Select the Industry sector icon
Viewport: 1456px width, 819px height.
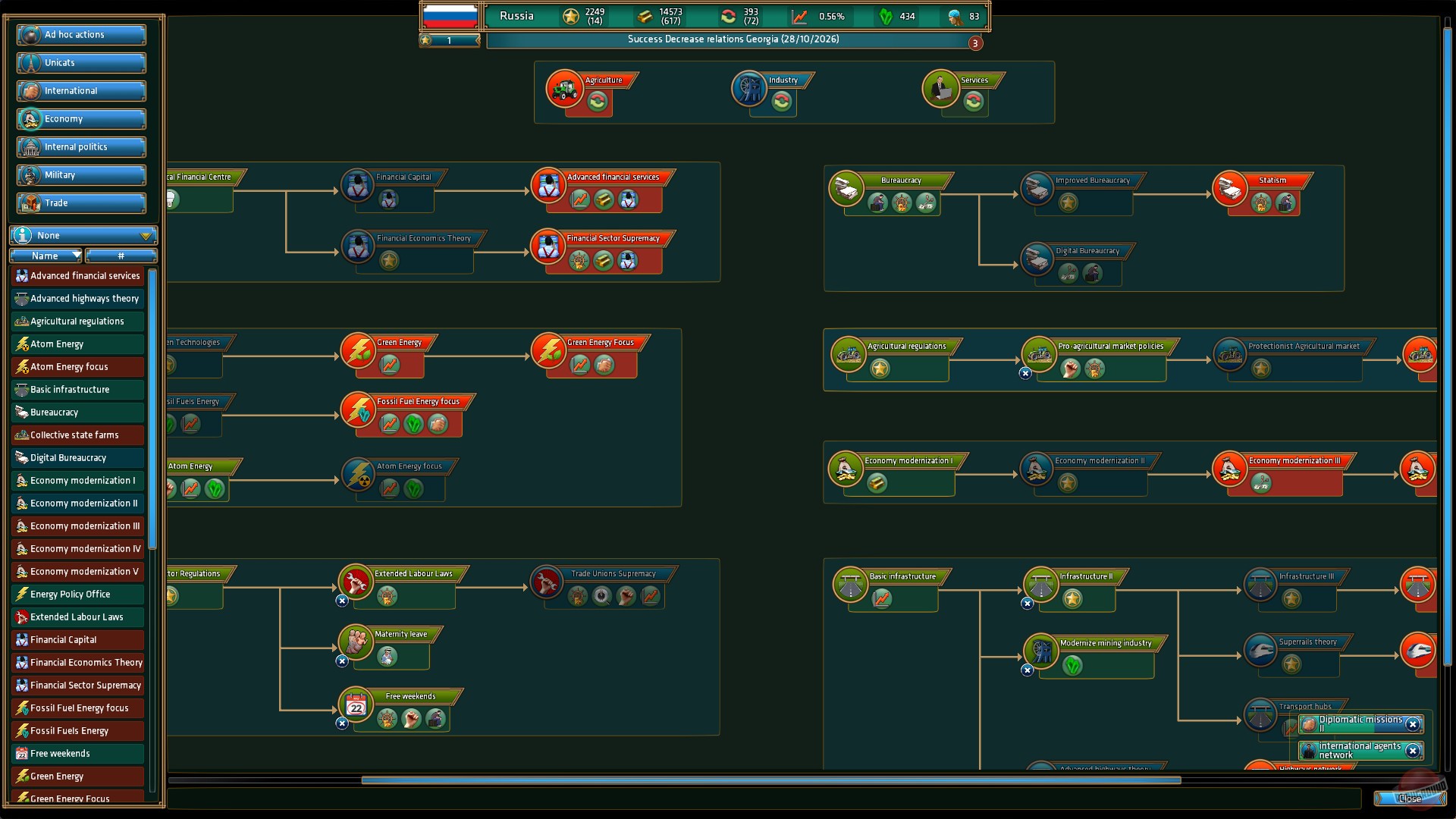(751, 89)
